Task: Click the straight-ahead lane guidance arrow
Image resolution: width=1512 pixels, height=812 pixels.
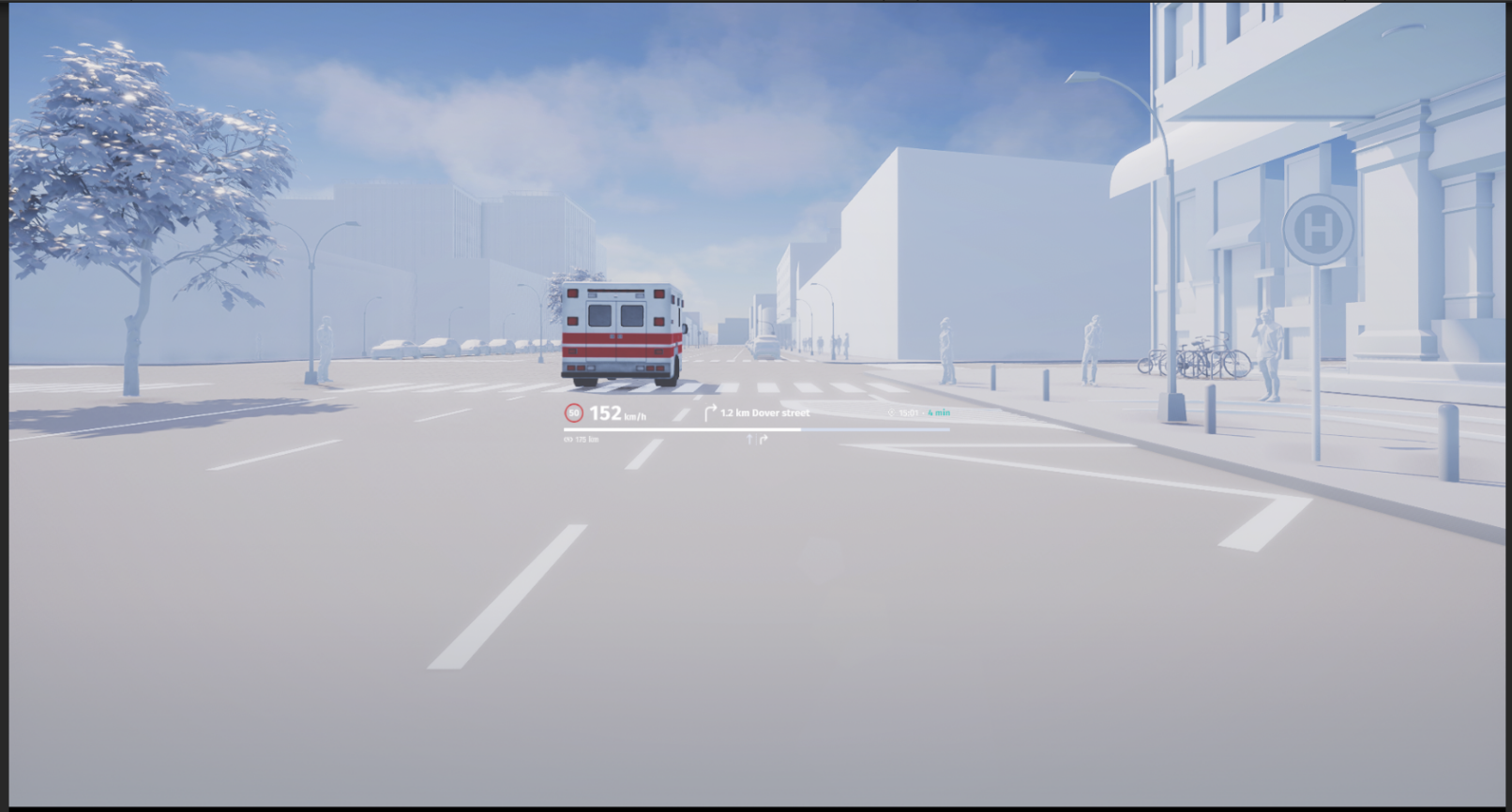Action: [750, 439]
